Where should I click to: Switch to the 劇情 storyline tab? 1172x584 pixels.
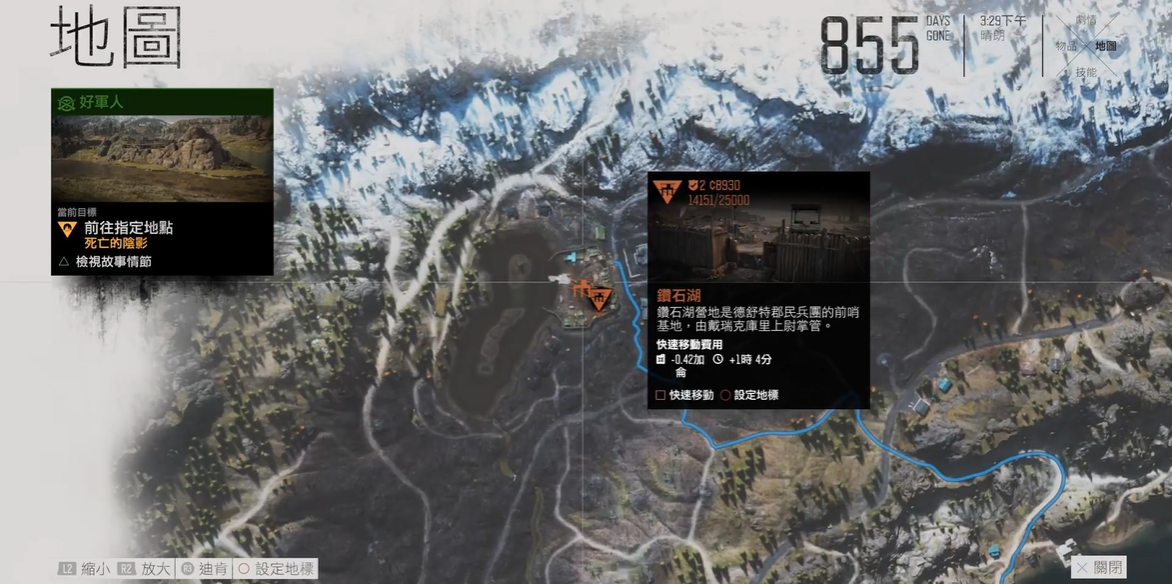pos(1086,20)
